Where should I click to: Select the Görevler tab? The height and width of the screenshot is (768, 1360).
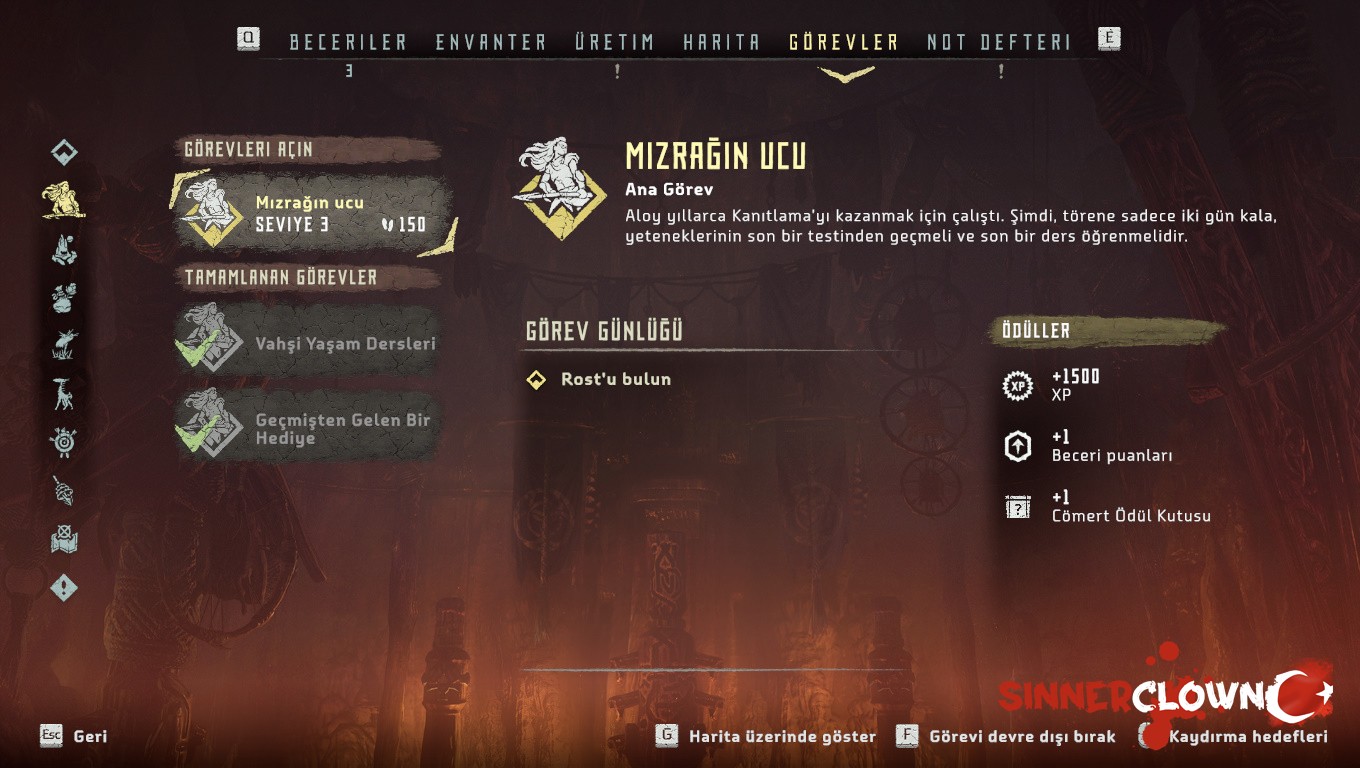pos(844,42)
